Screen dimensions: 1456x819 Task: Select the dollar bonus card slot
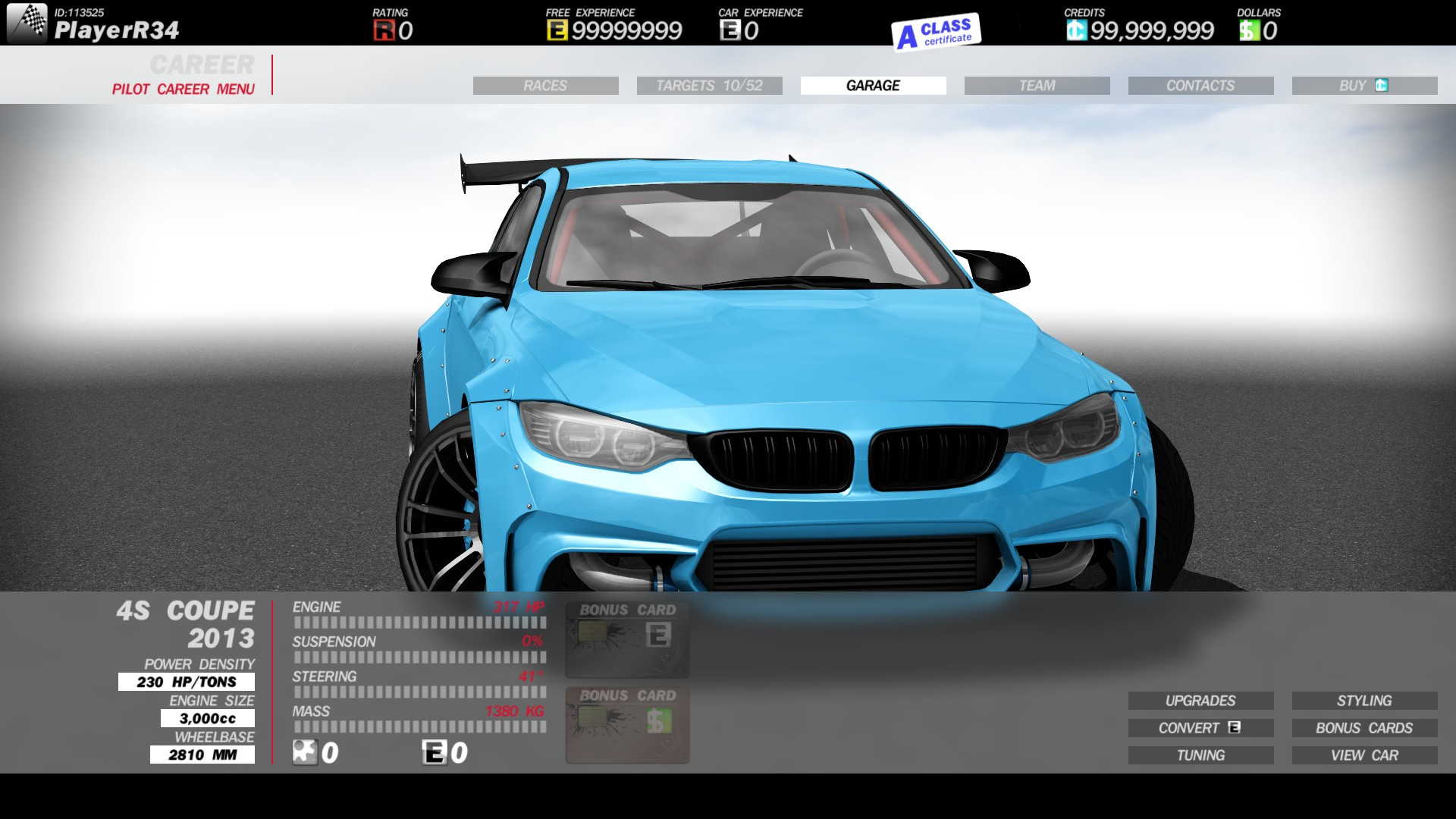[627, 725]
